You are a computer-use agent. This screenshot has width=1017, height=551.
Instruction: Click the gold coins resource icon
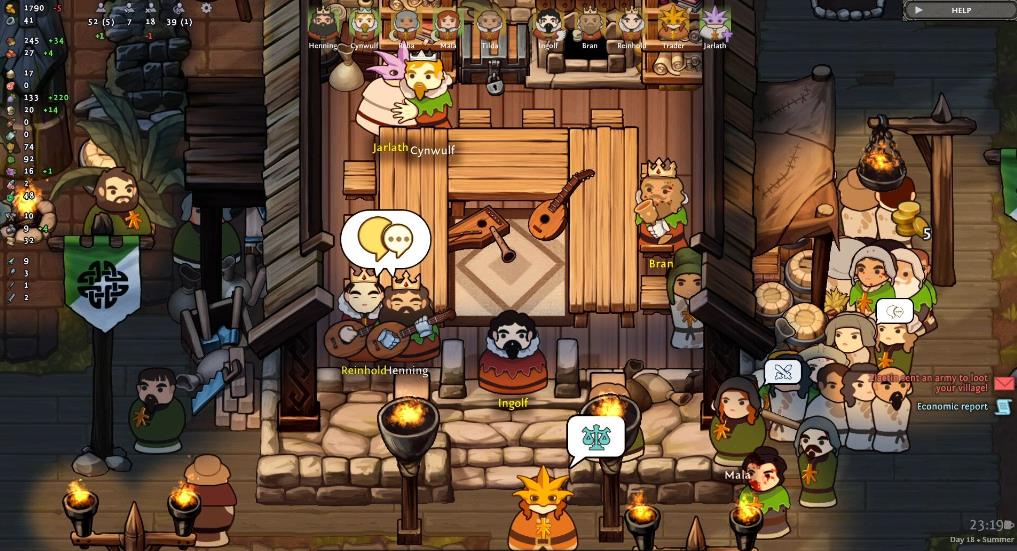coord(9,8)
